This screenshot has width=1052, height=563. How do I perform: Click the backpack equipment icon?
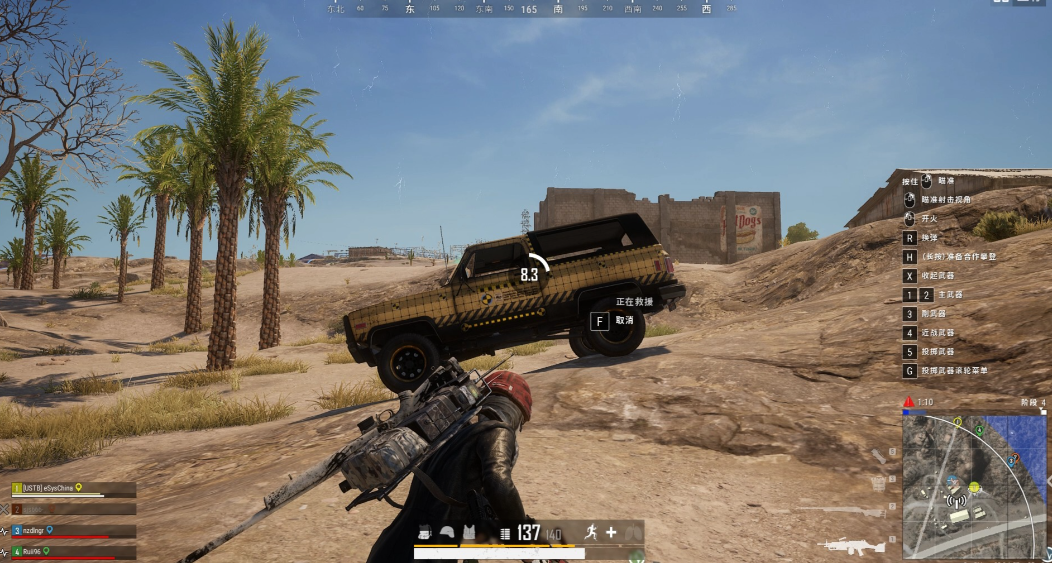[x=425, y=533]
